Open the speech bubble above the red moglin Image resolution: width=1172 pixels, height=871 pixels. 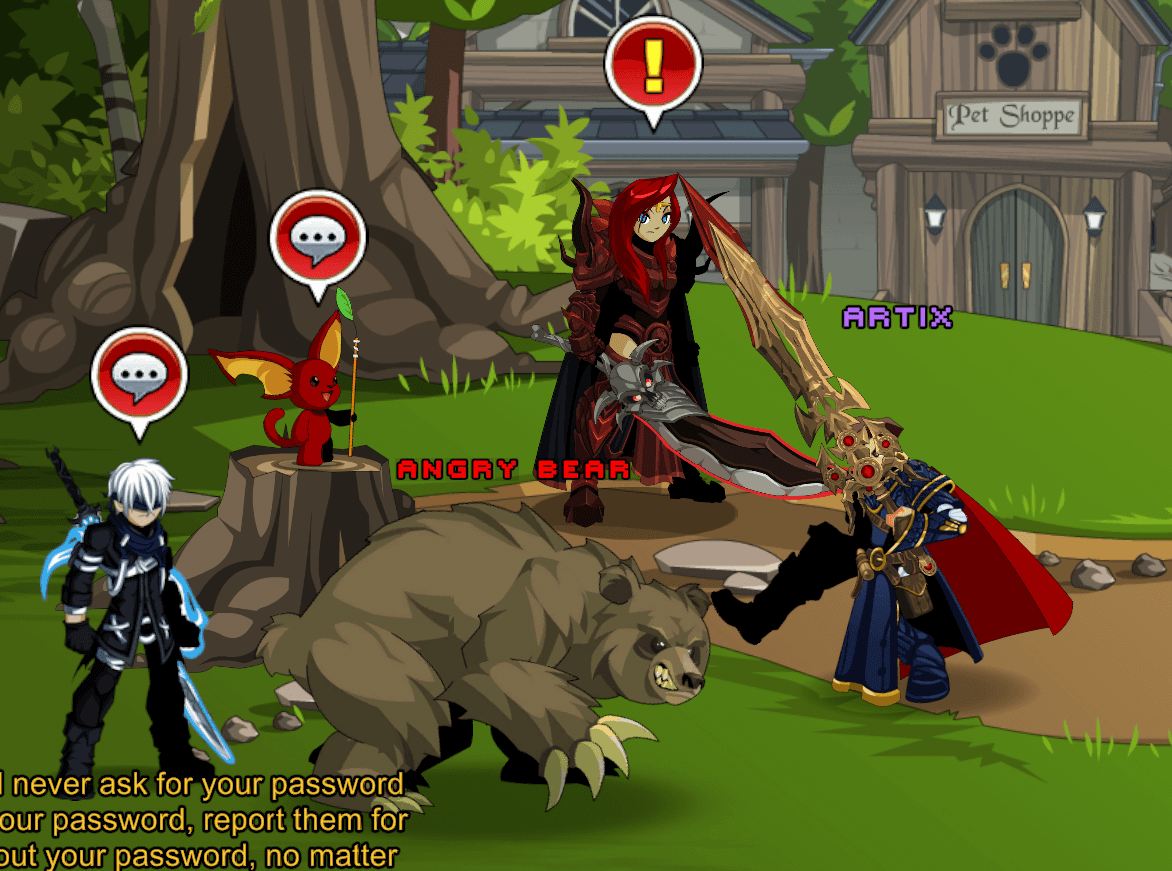(x=318, y=238)
